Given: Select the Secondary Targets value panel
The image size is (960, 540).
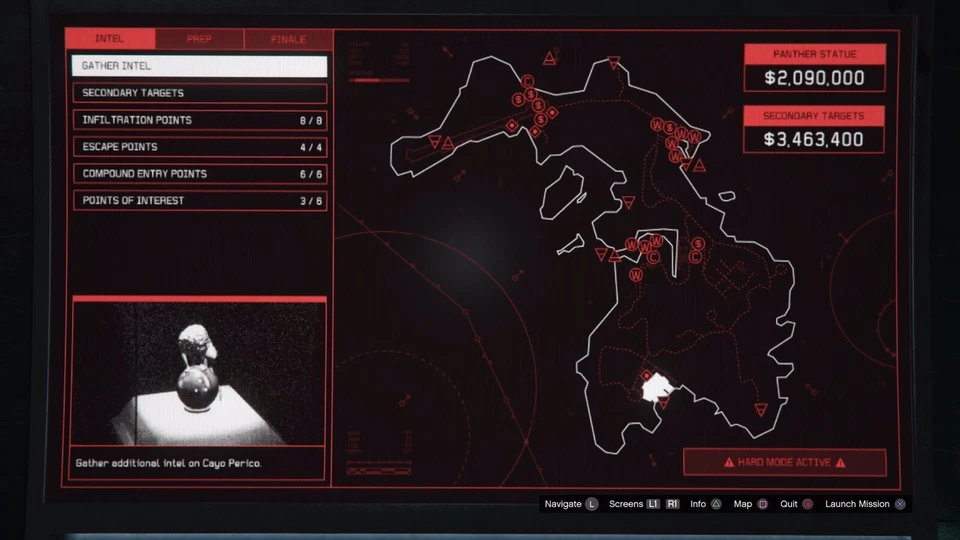Looking at the screenshot, I should (x=814, y=130).
